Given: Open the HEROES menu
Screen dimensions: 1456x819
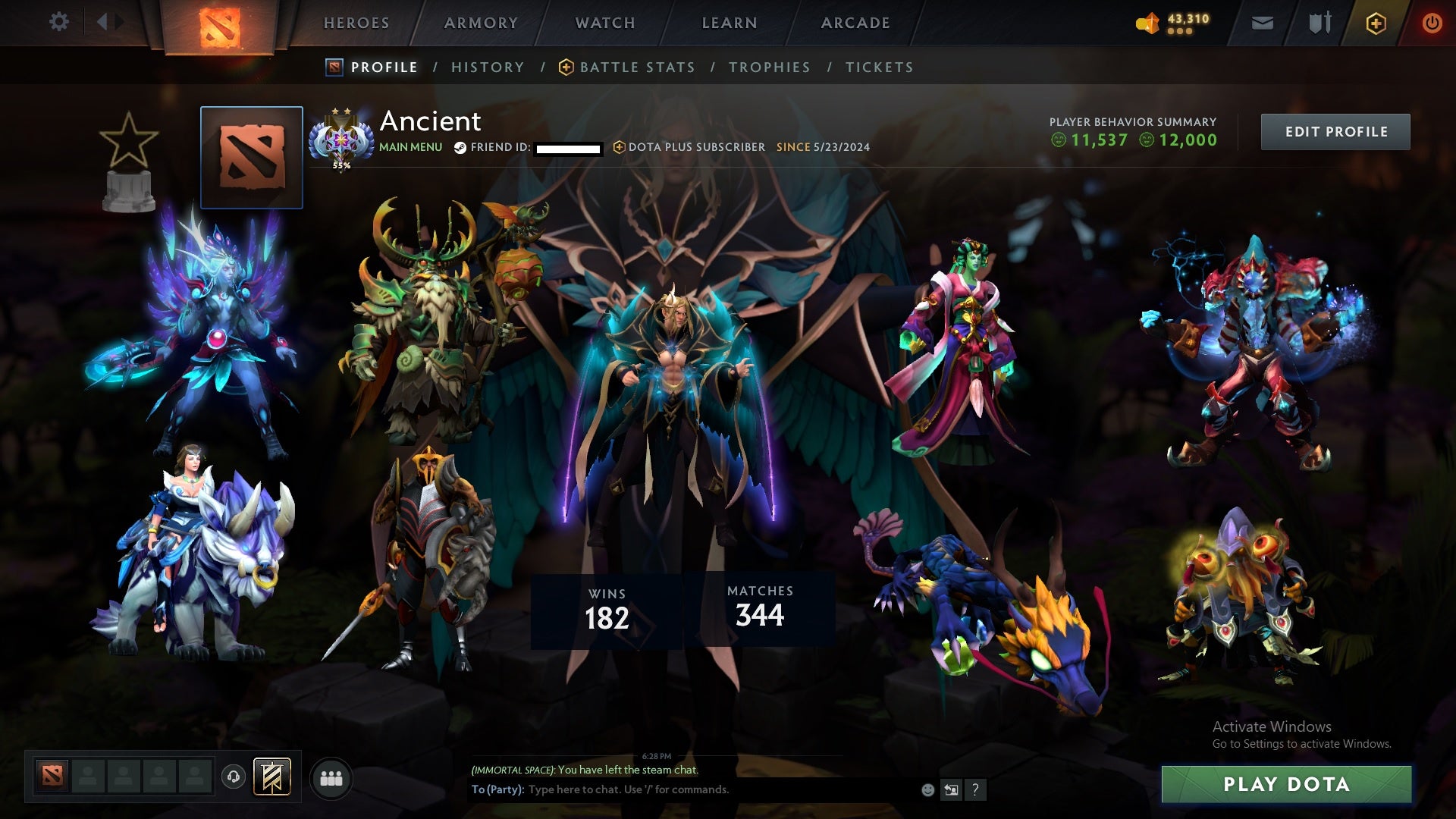Looking at the screenshot, I should point(357,22).
